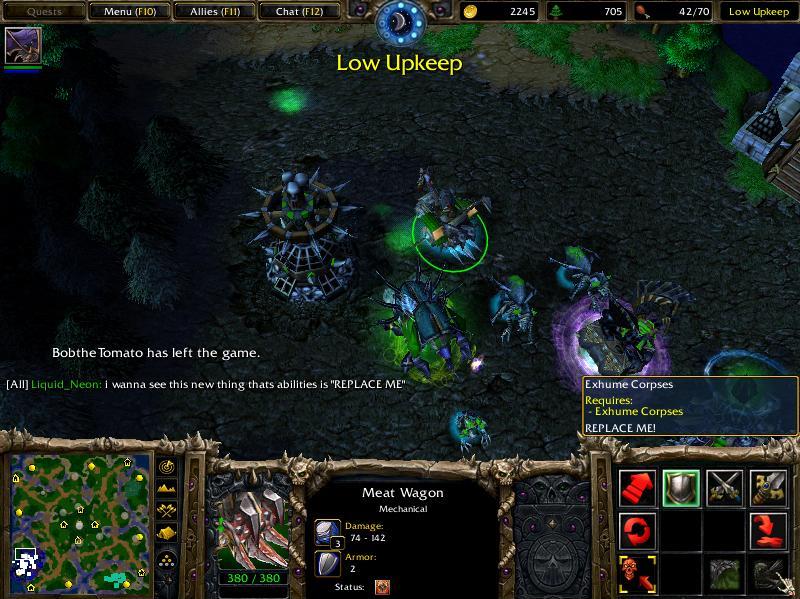The width and height of the screenshot is (800, 599).
Task: Select the hero portrait icon
Action: coord(21,46)
